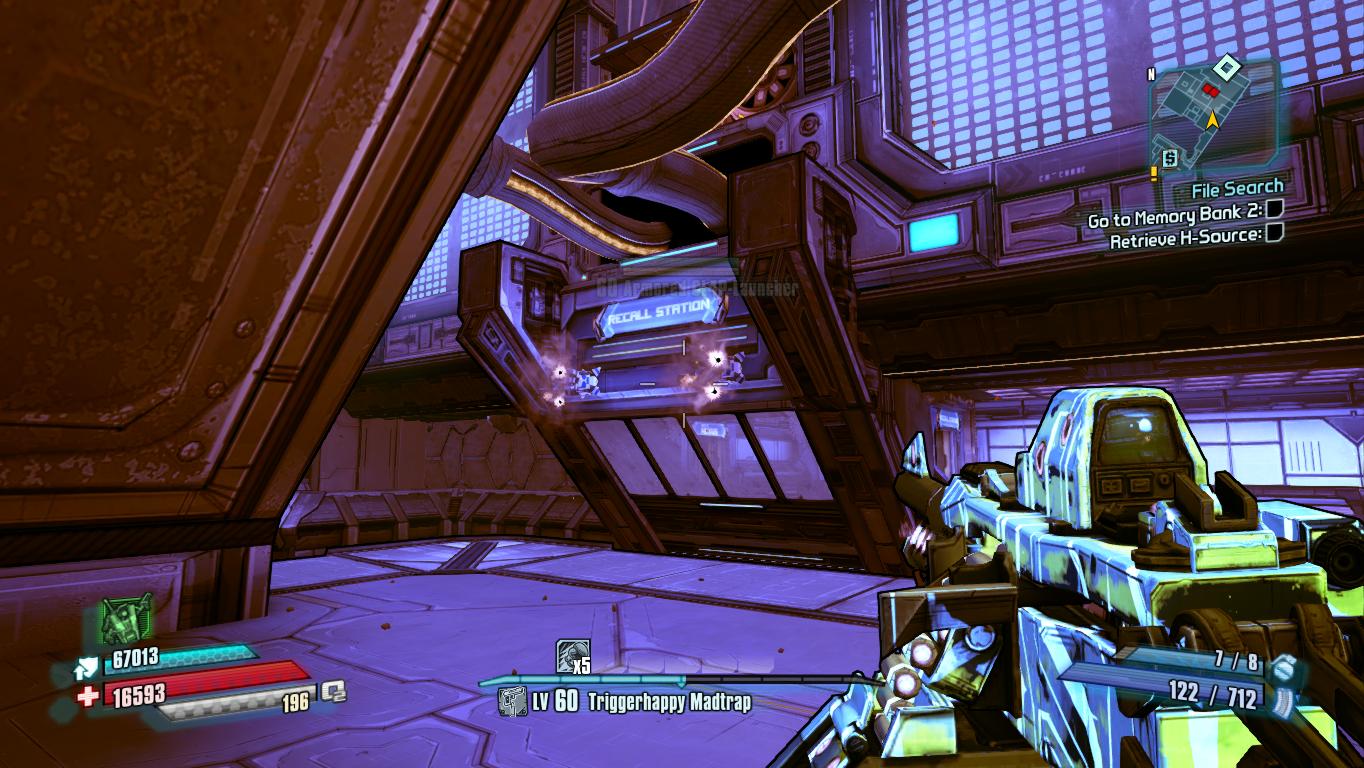Click the Oz kit icon beside 196

[x=333, y=691]
